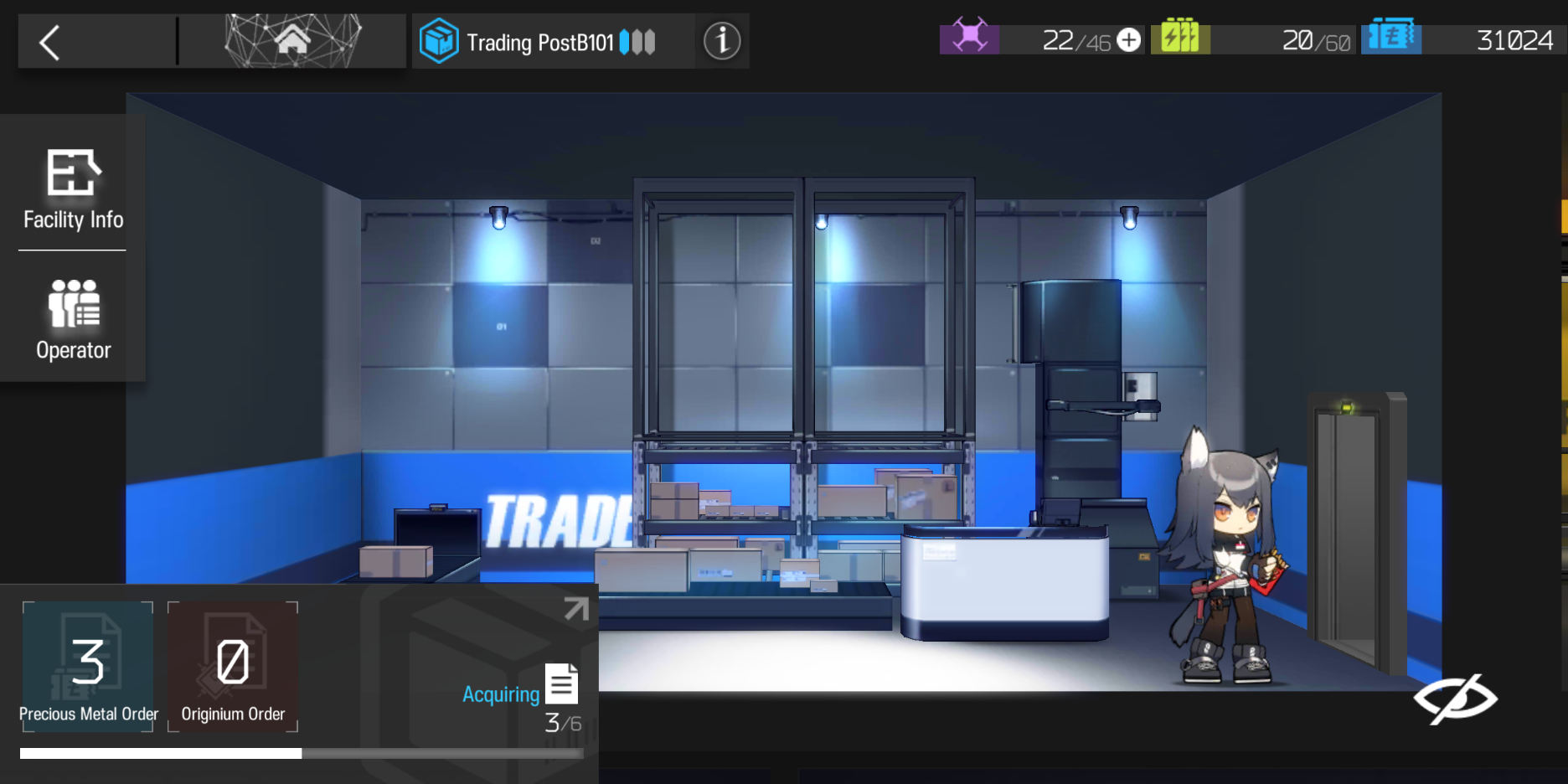Select the Precious Metal Order type

tap(88, 666)
